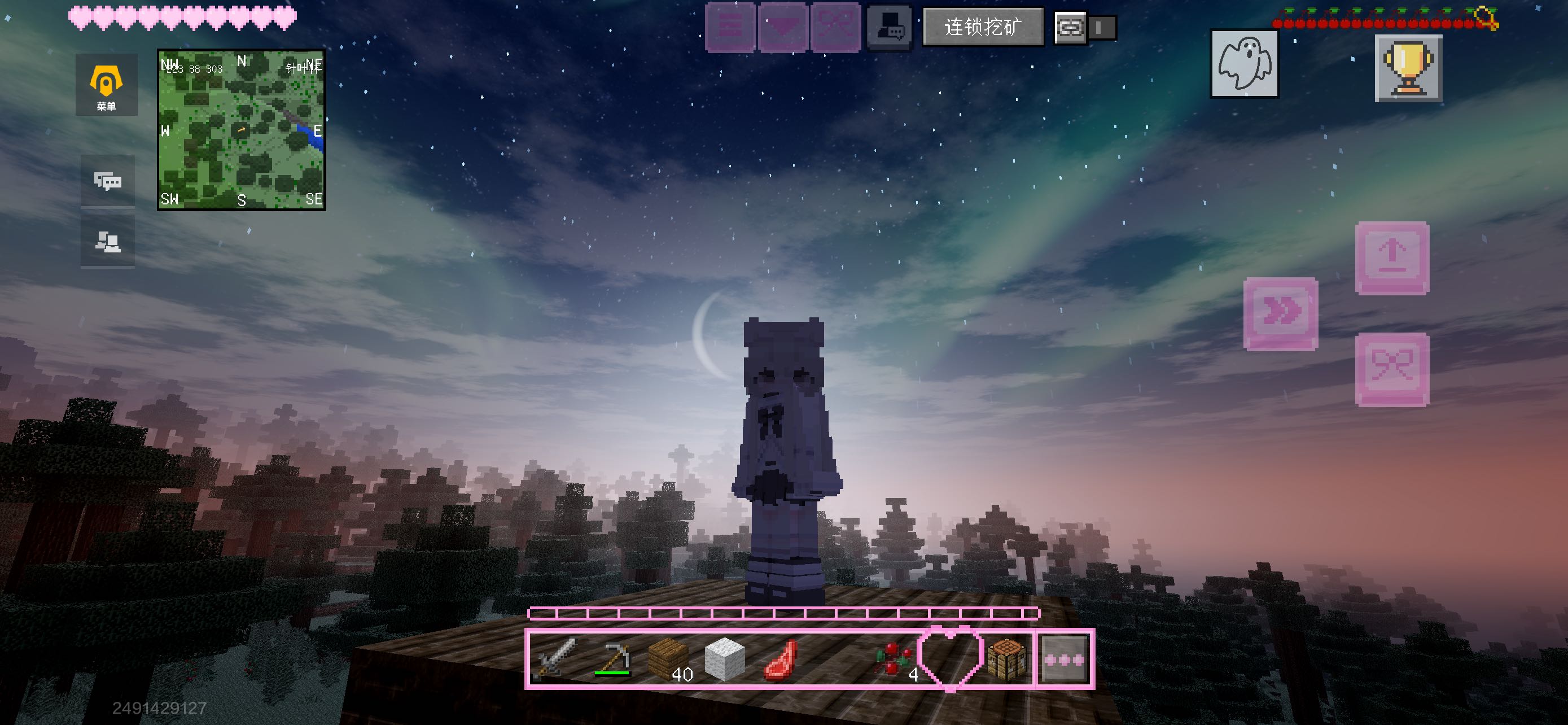
Task: Open the chat bubbles button
Action: pos(108,181)
